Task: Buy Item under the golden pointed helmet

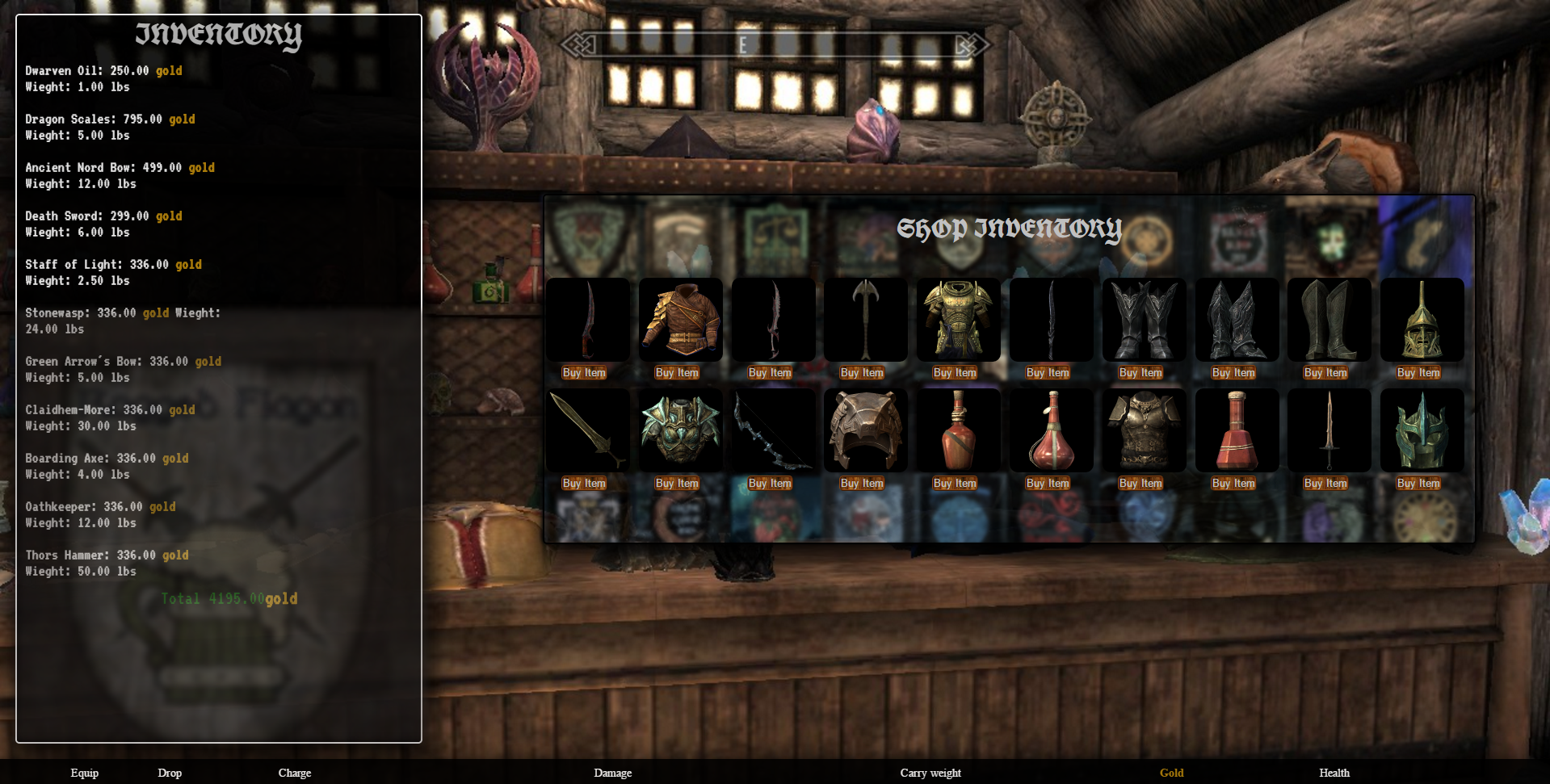Action: tap(1418, 372)
